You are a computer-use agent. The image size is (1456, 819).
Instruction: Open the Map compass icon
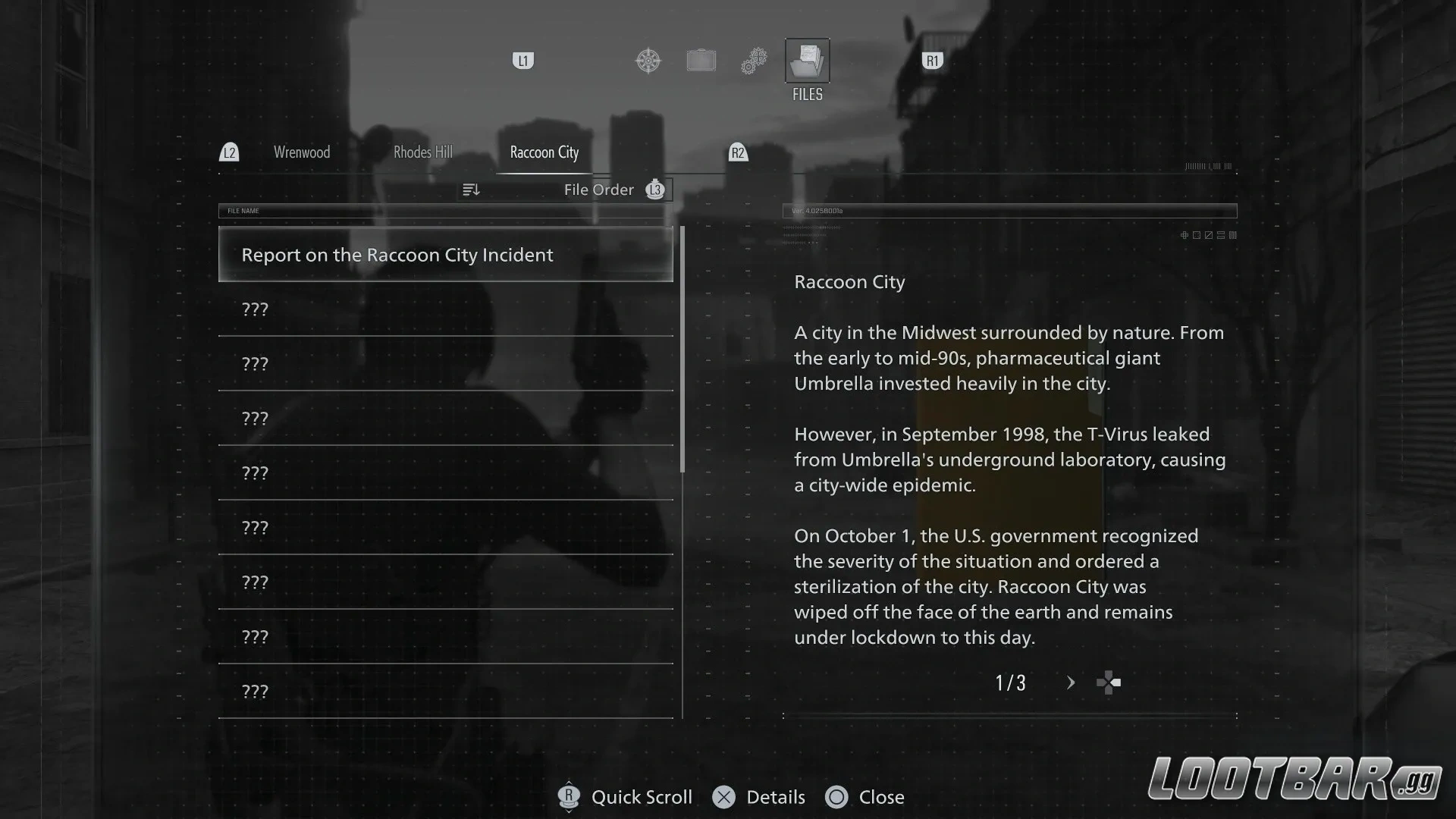click(x=648, y=61)
